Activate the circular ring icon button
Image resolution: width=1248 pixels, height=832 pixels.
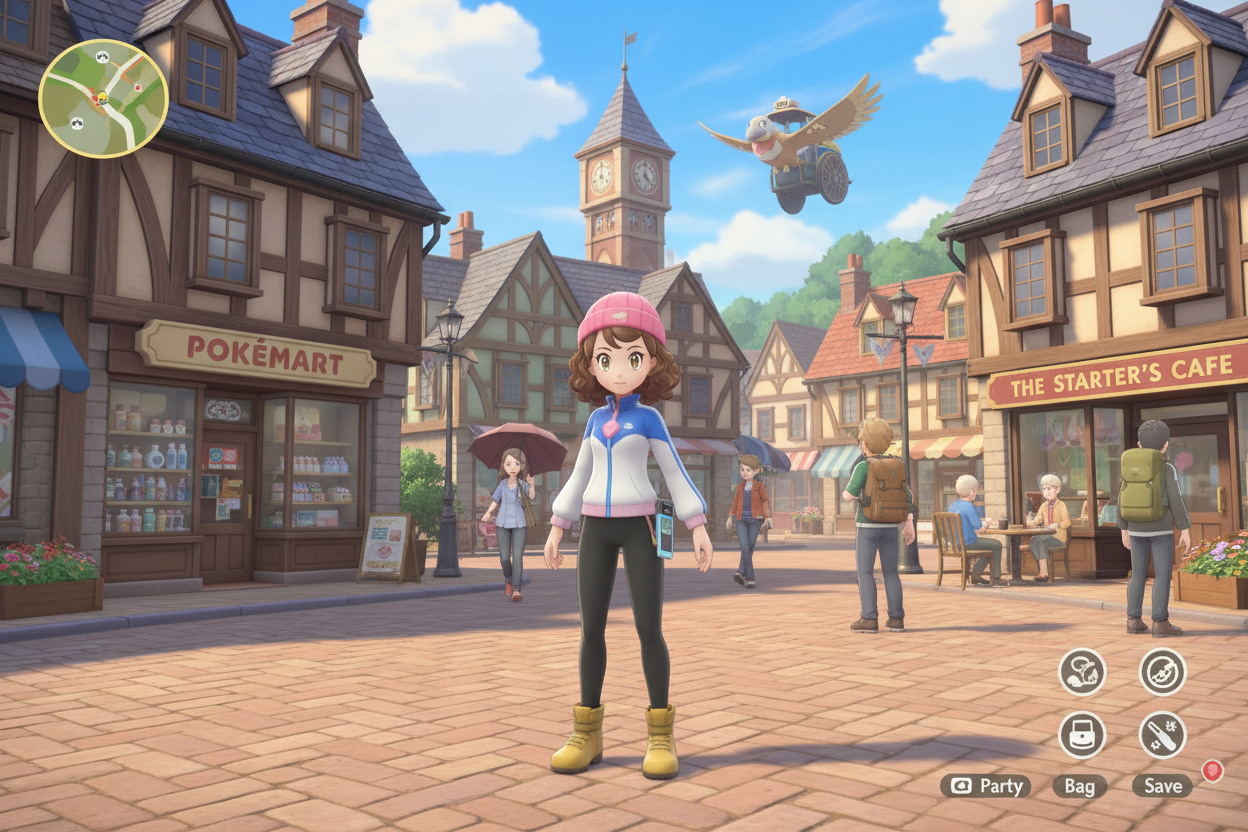click(x=1162, y=672)
